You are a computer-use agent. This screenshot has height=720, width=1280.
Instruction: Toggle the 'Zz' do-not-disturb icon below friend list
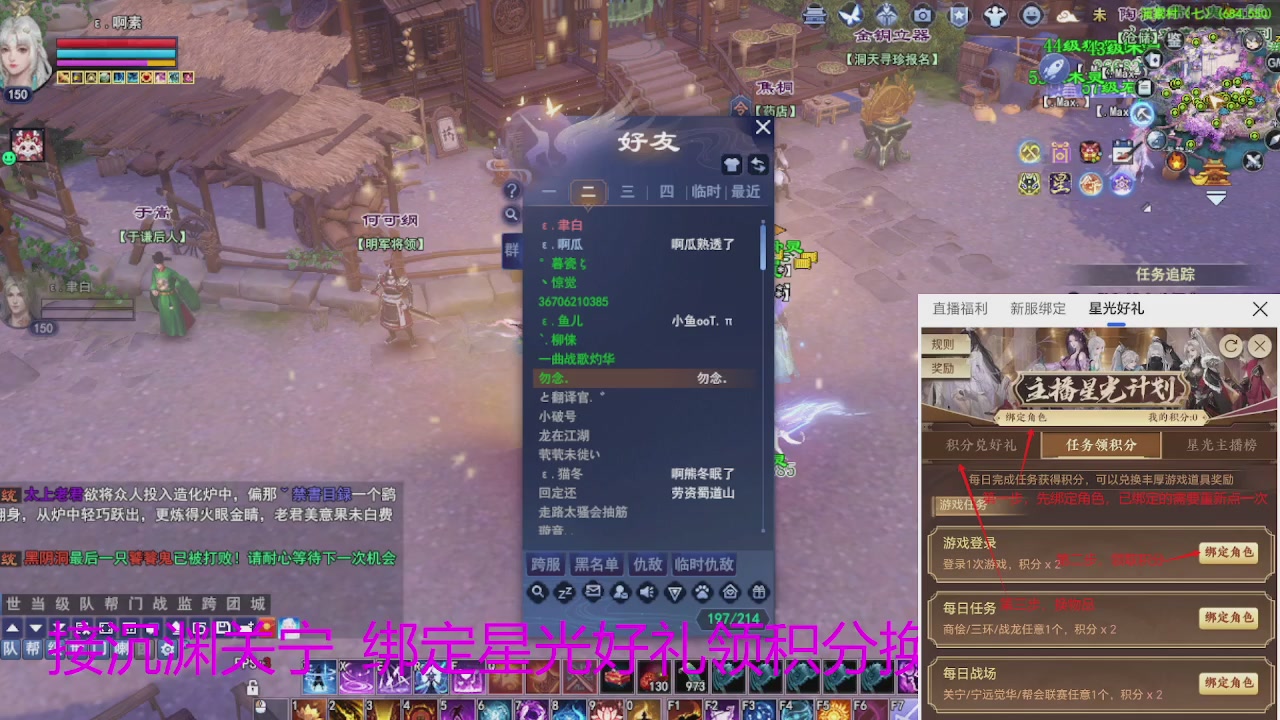pyautogui.click(x=562, y=592)
